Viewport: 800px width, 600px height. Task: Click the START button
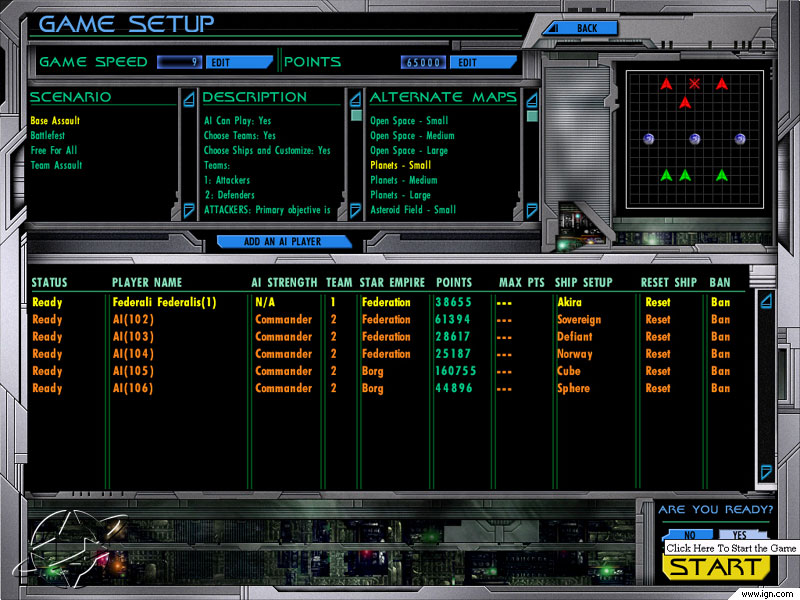tap(714, 568)
